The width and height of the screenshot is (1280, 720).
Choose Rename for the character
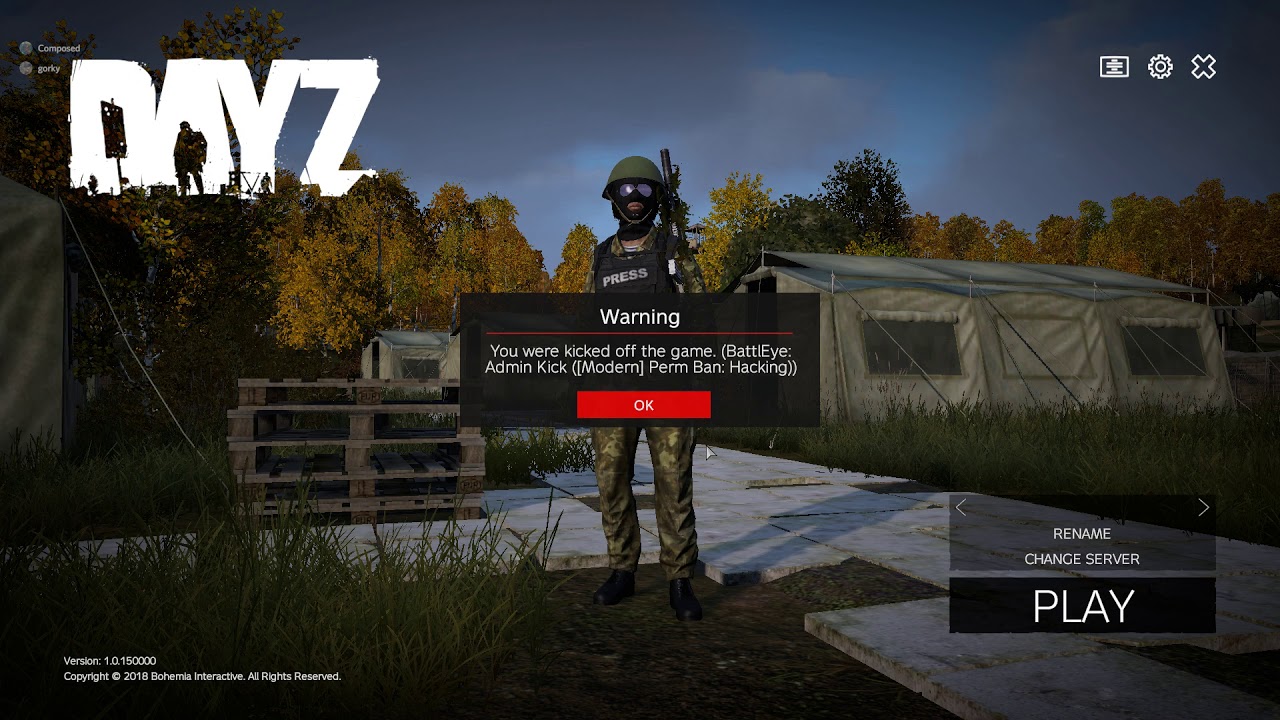coord(1081,534)
